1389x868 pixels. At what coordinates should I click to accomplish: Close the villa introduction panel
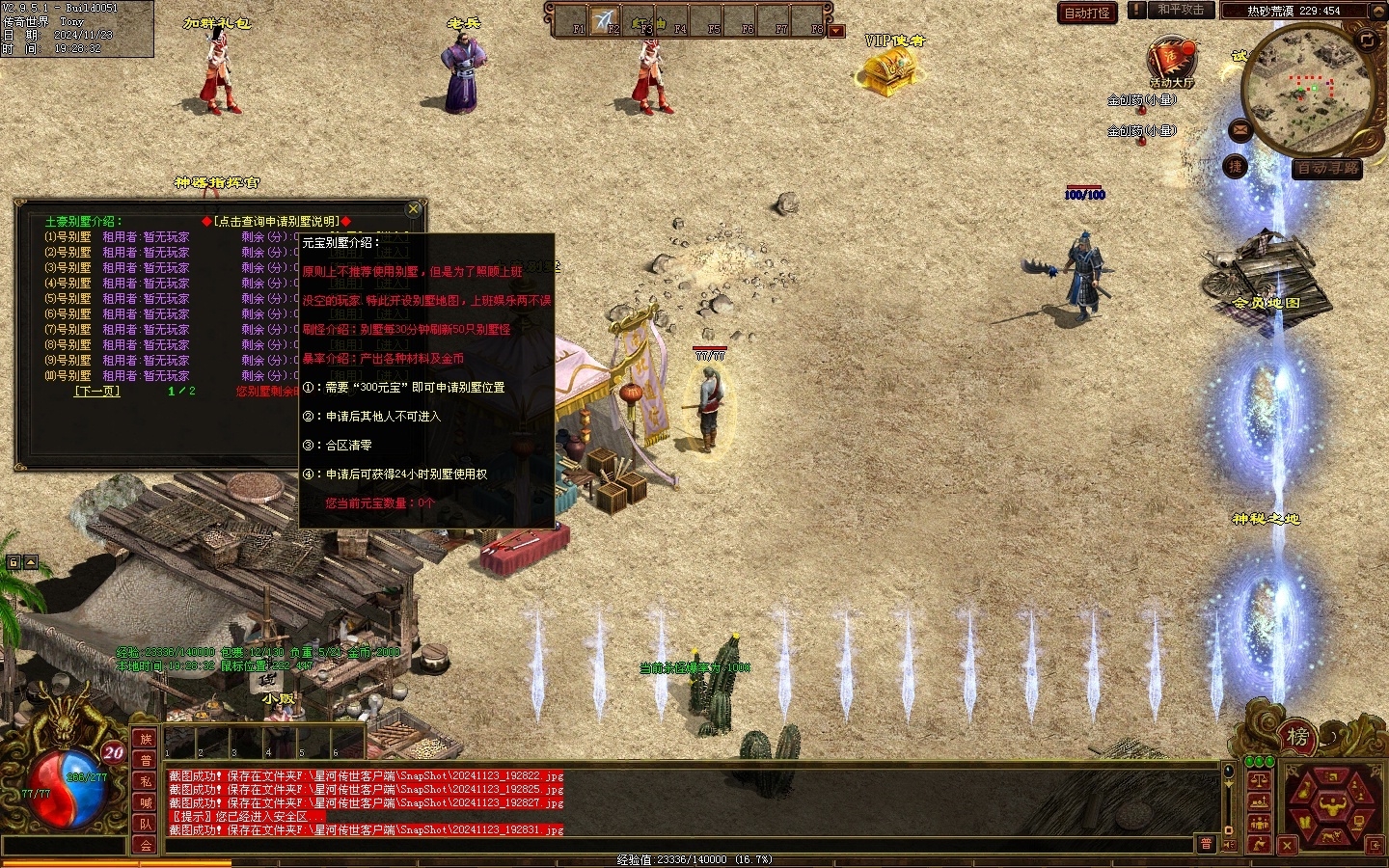414,208
